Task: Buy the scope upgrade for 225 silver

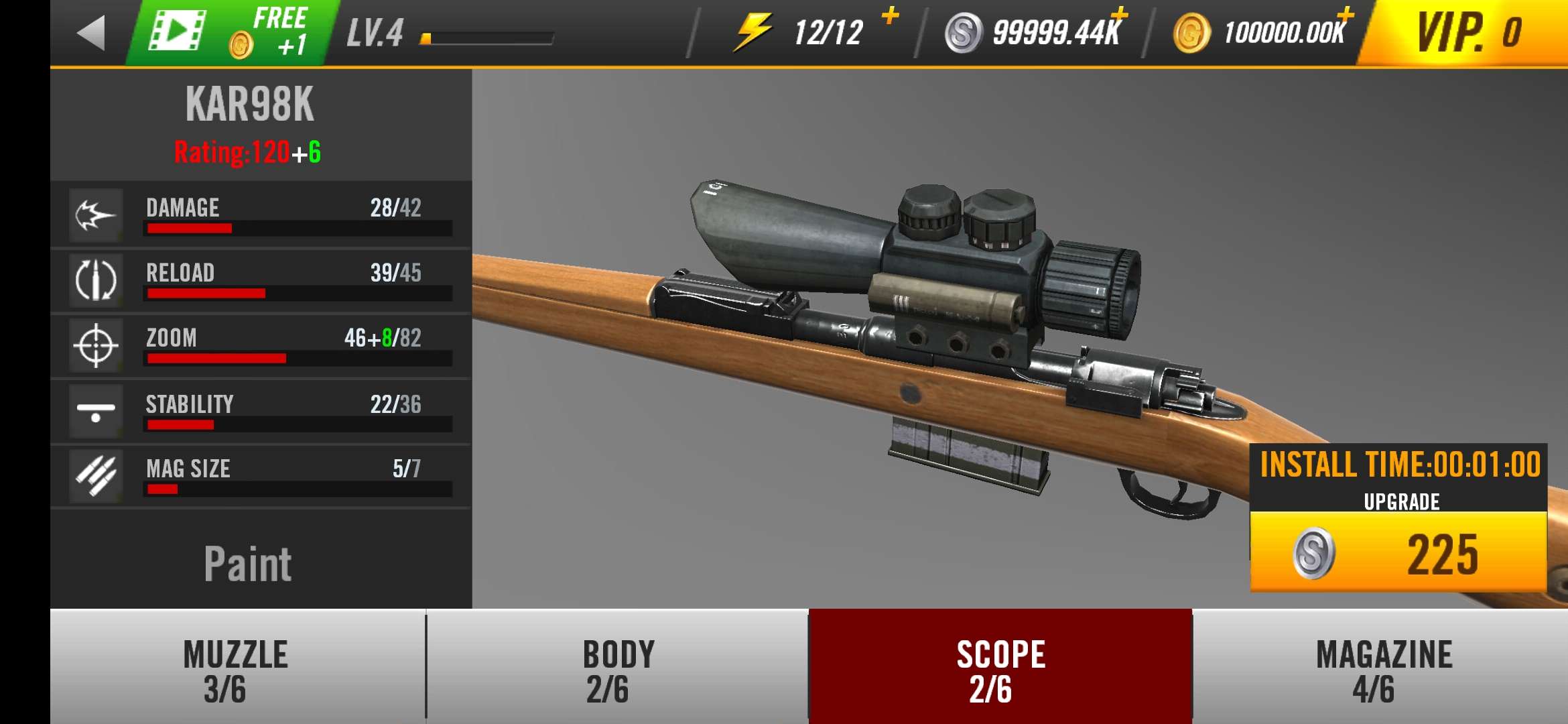Action: click(1398, 552)
